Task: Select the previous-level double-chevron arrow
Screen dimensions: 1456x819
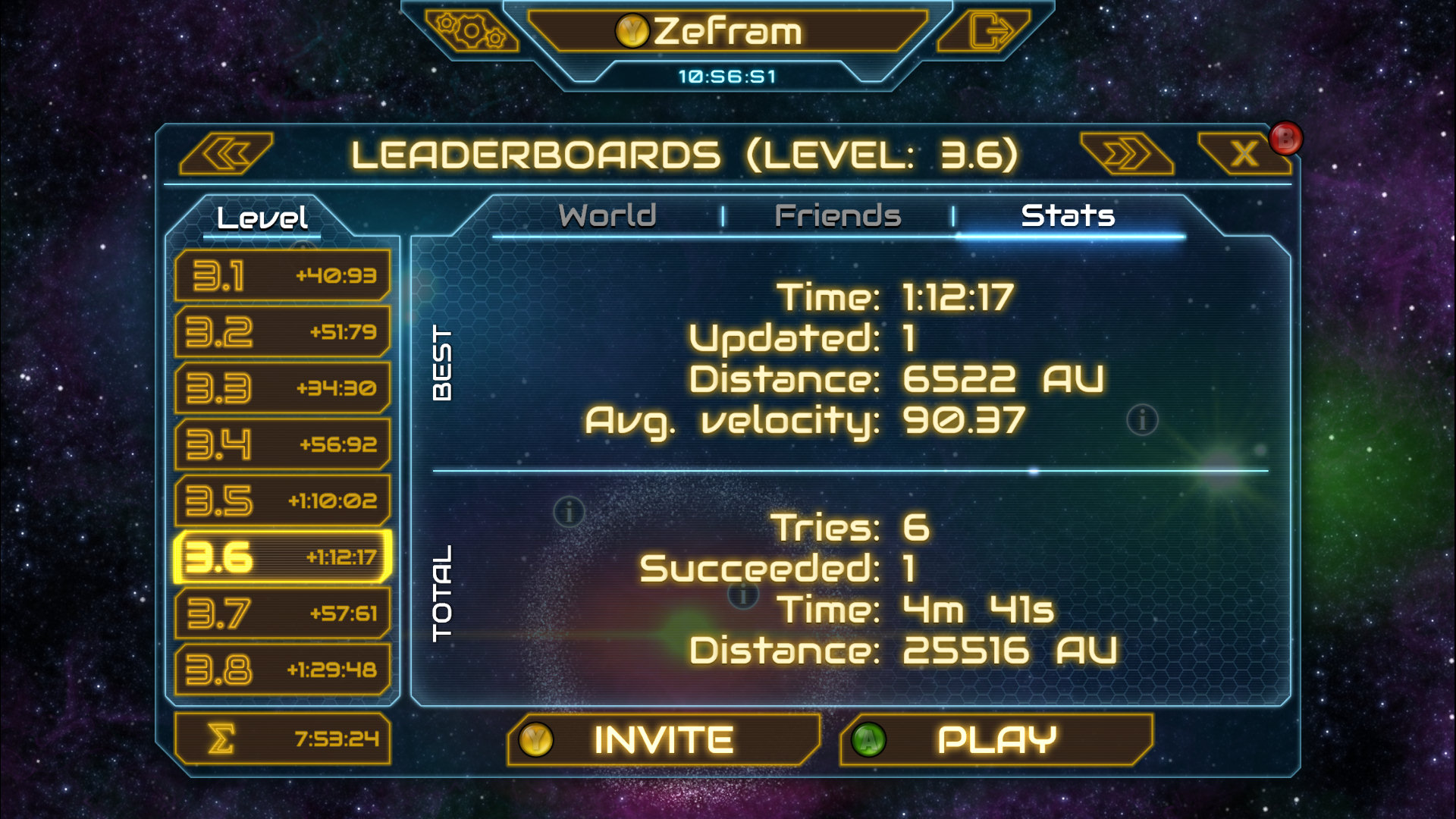Action: click(x=227, y=154)
